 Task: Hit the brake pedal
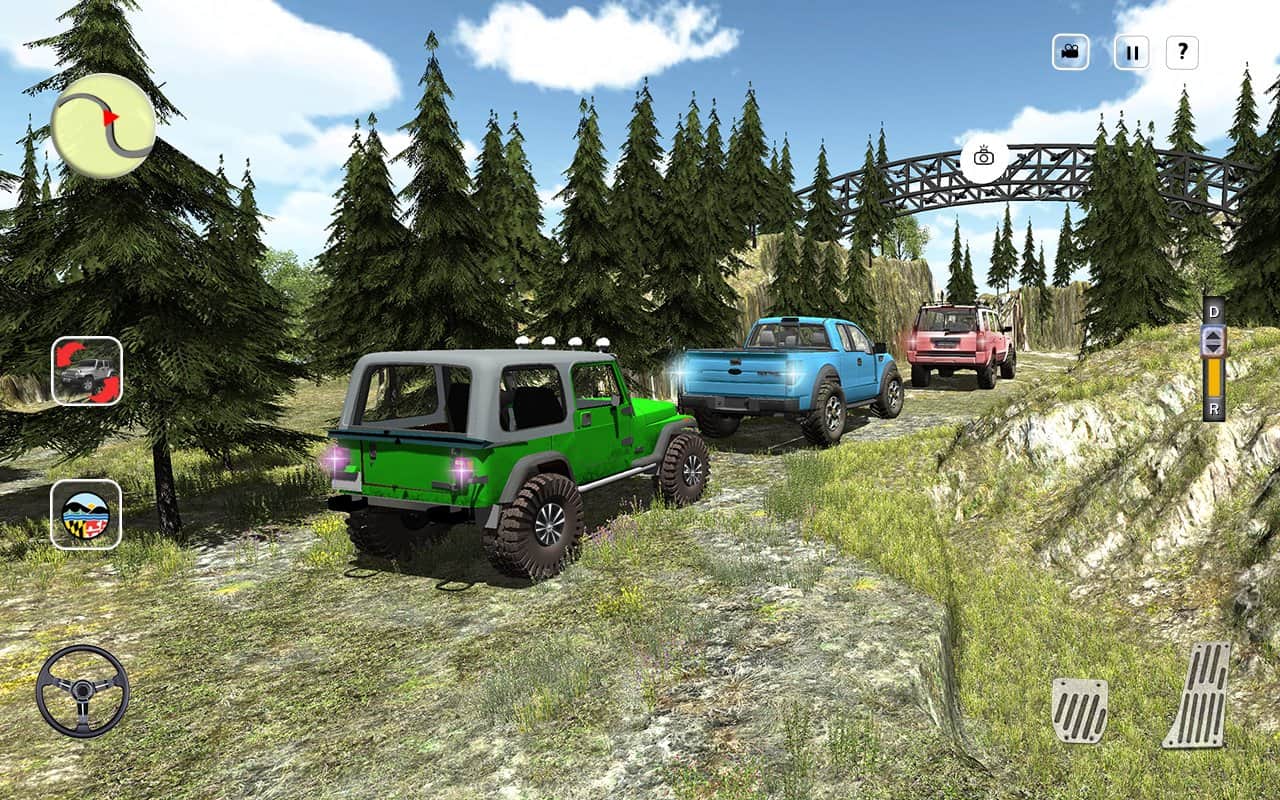[1080, 709]
